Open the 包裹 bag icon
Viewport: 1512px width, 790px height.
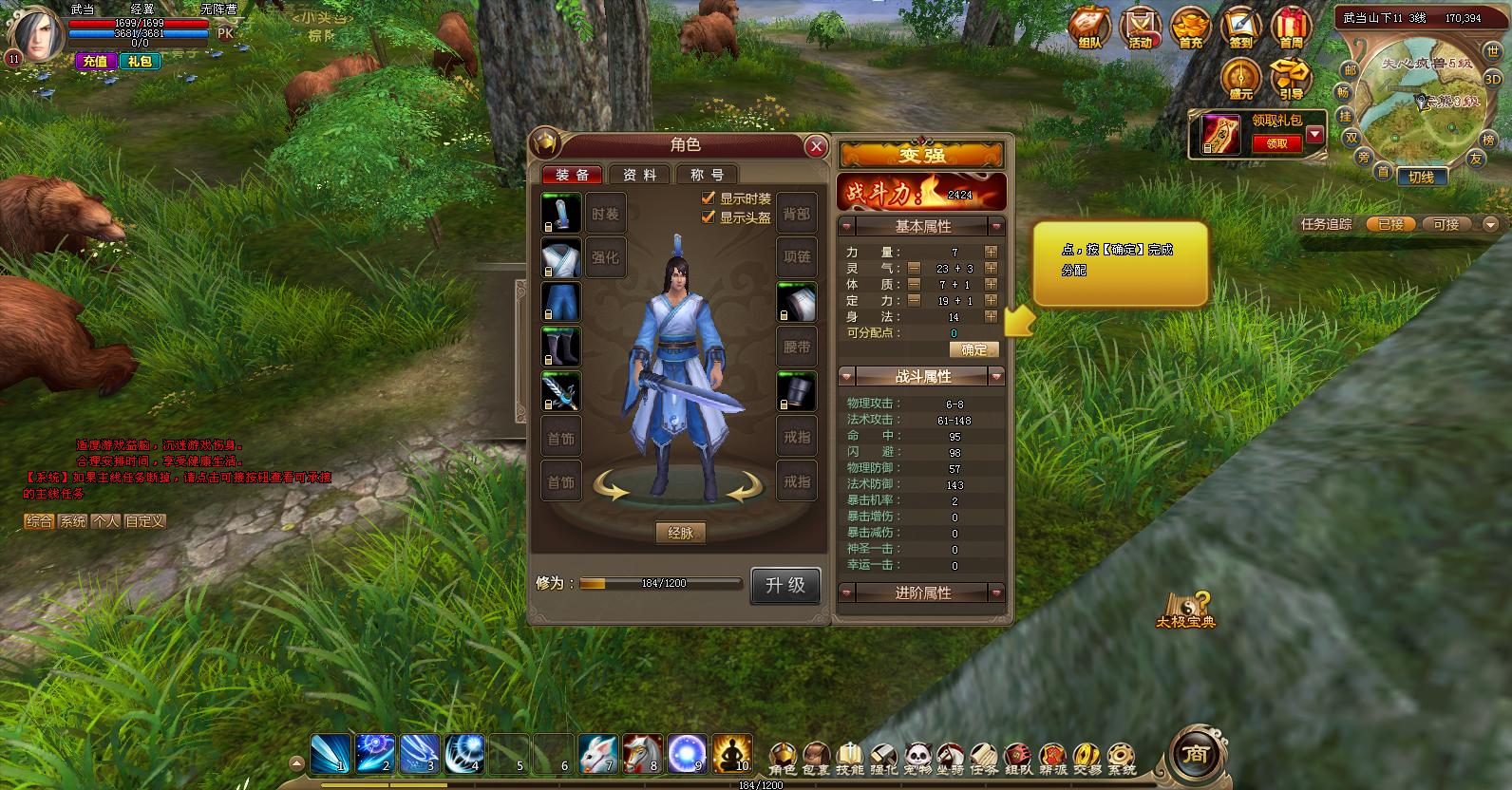816,759
